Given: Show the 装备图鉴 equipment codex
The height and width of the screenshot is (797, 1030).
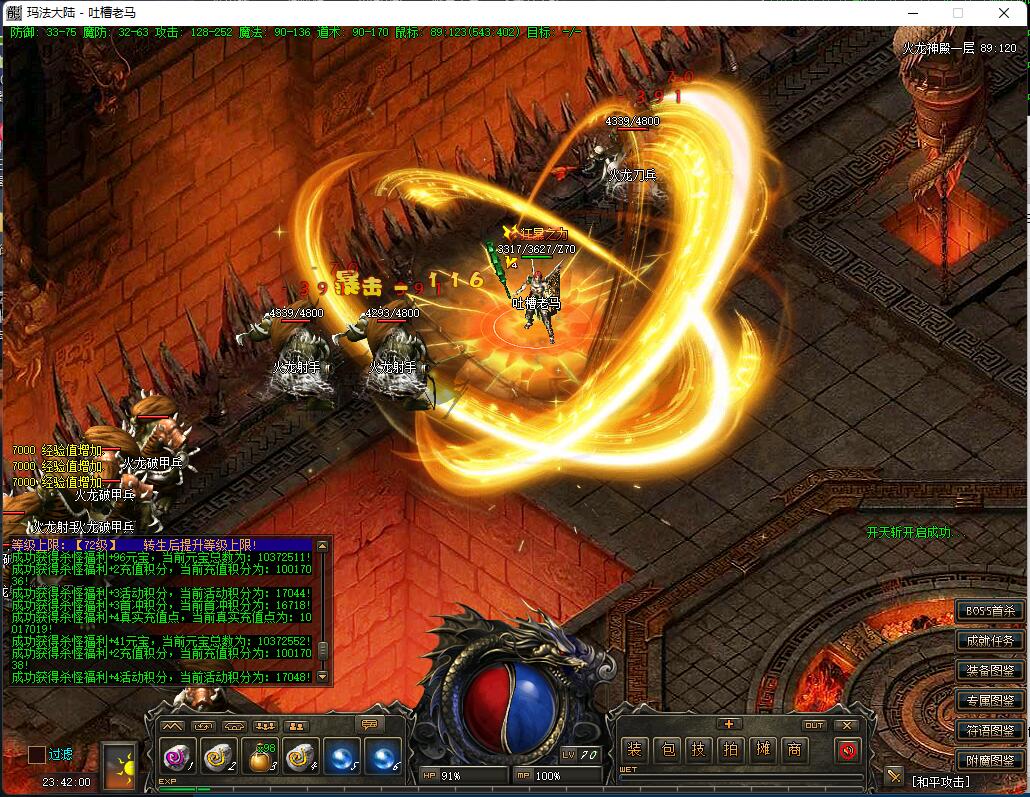Looking at the screenshot, I should click(x=990, y=670).
